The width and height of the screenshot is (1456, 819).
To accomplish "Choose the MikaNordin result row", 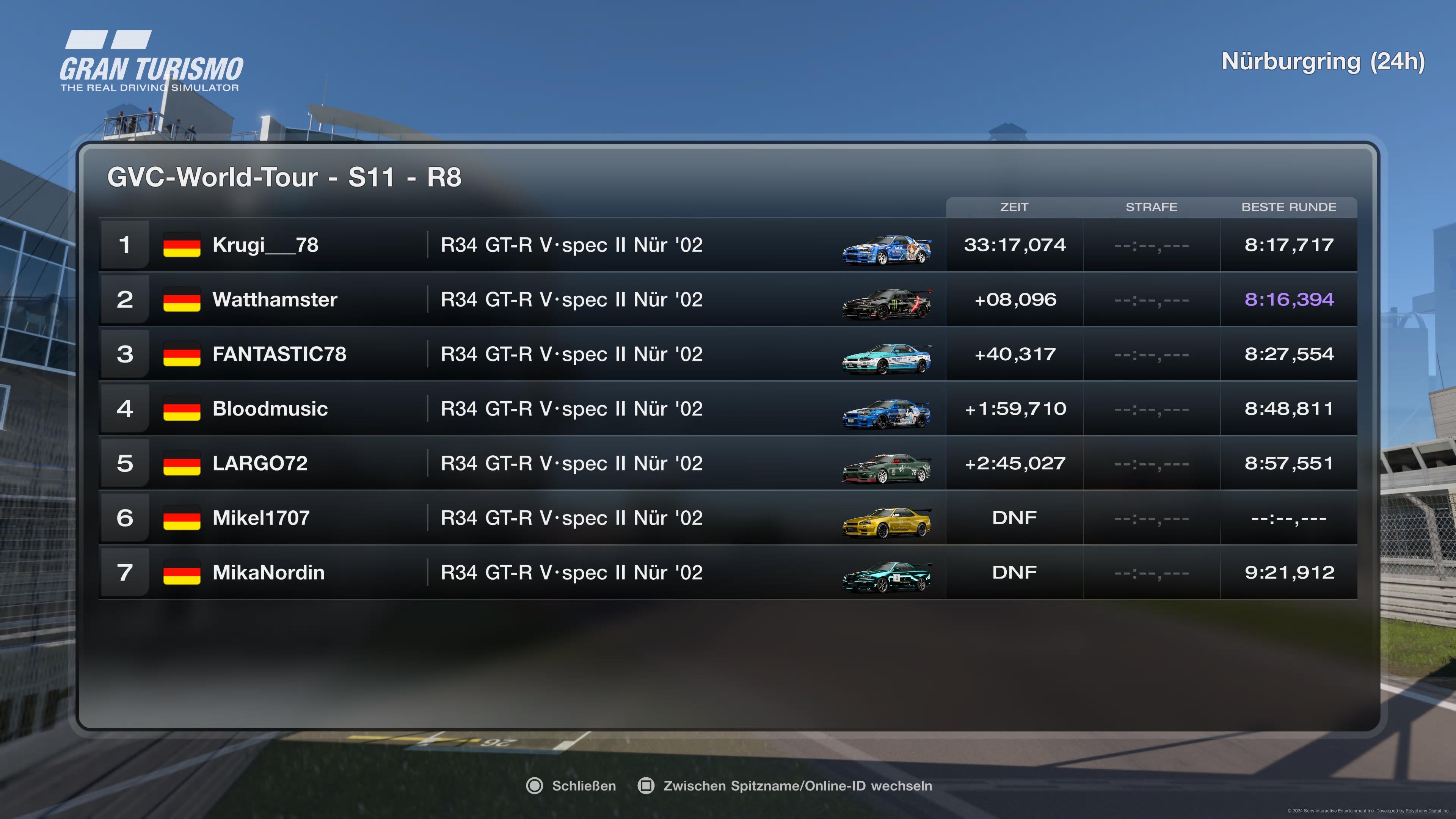I will coord(728,573).
